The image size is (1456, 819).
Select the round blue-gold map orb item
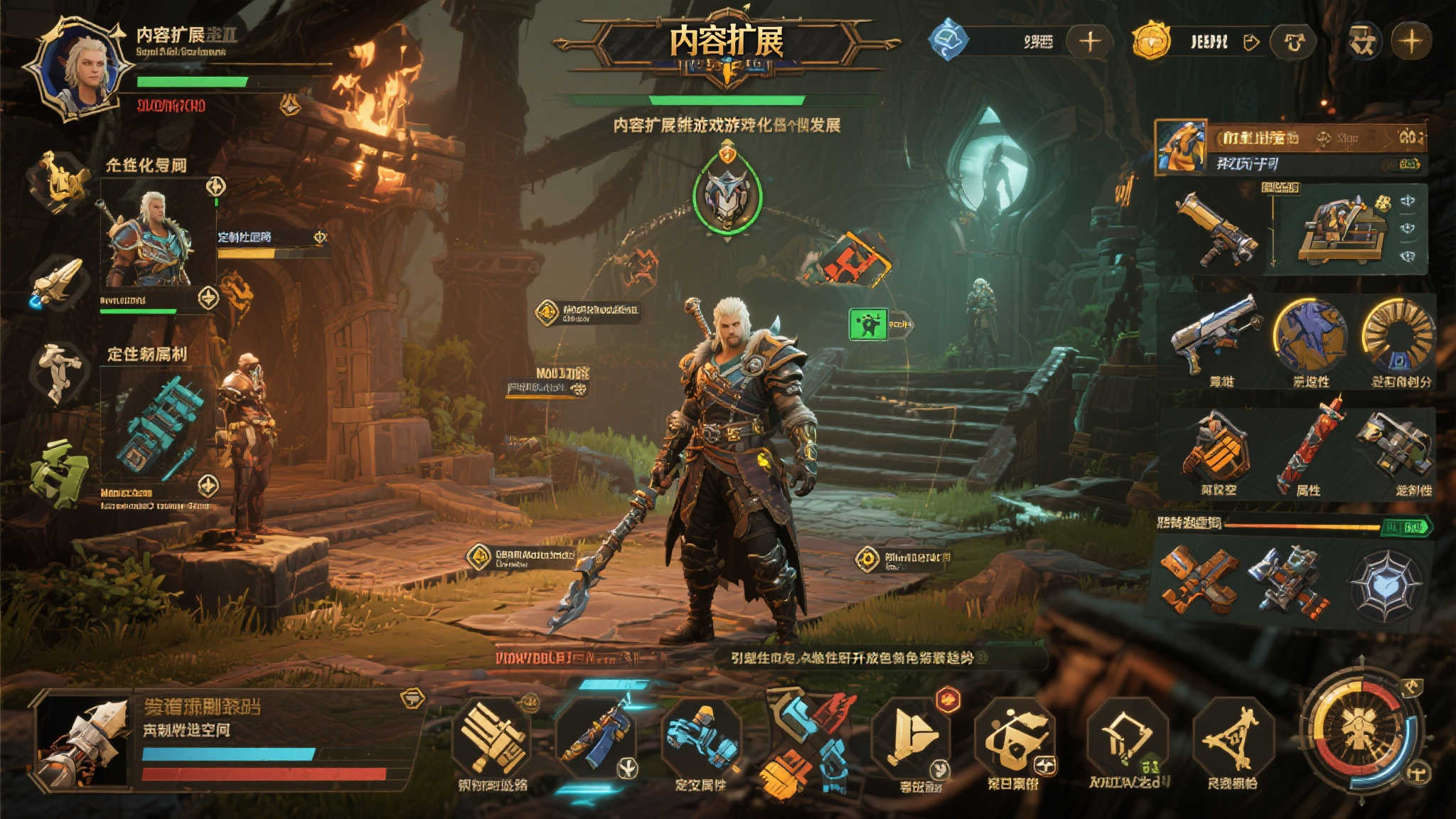coord(1310,334)
